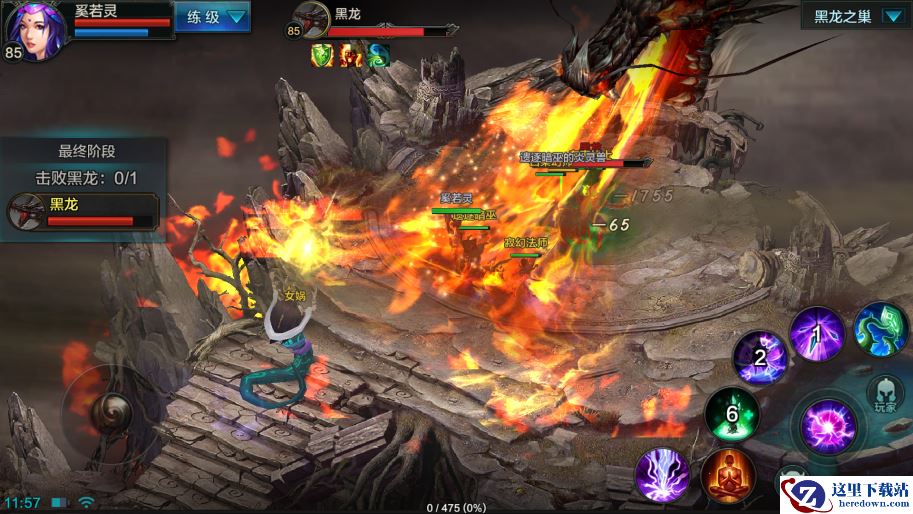Activate the green tentacle rune skill
Screen dimensions: 913x514
tap(879, 329)
